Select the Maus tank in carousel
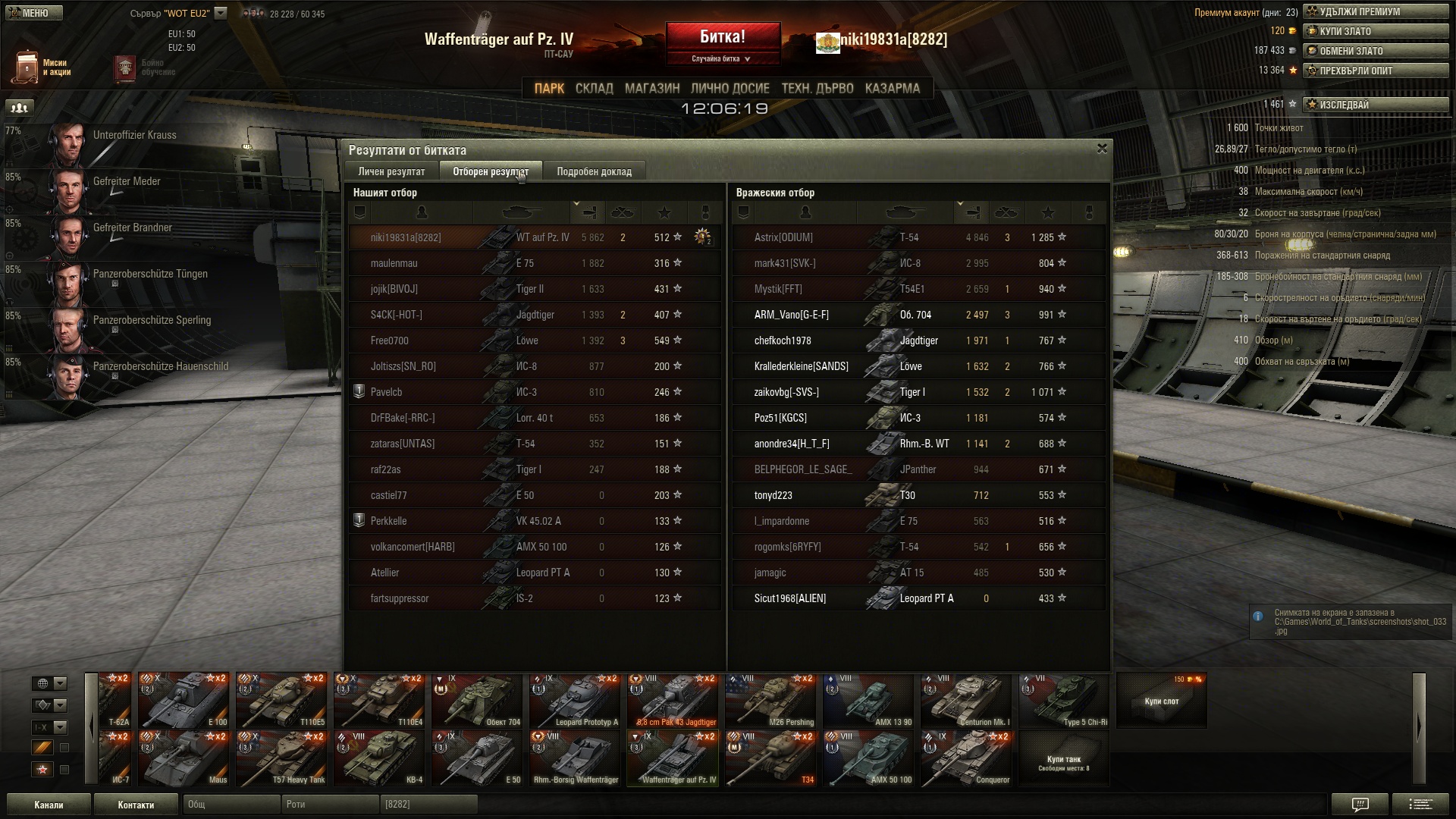 [x=184, y=758]
